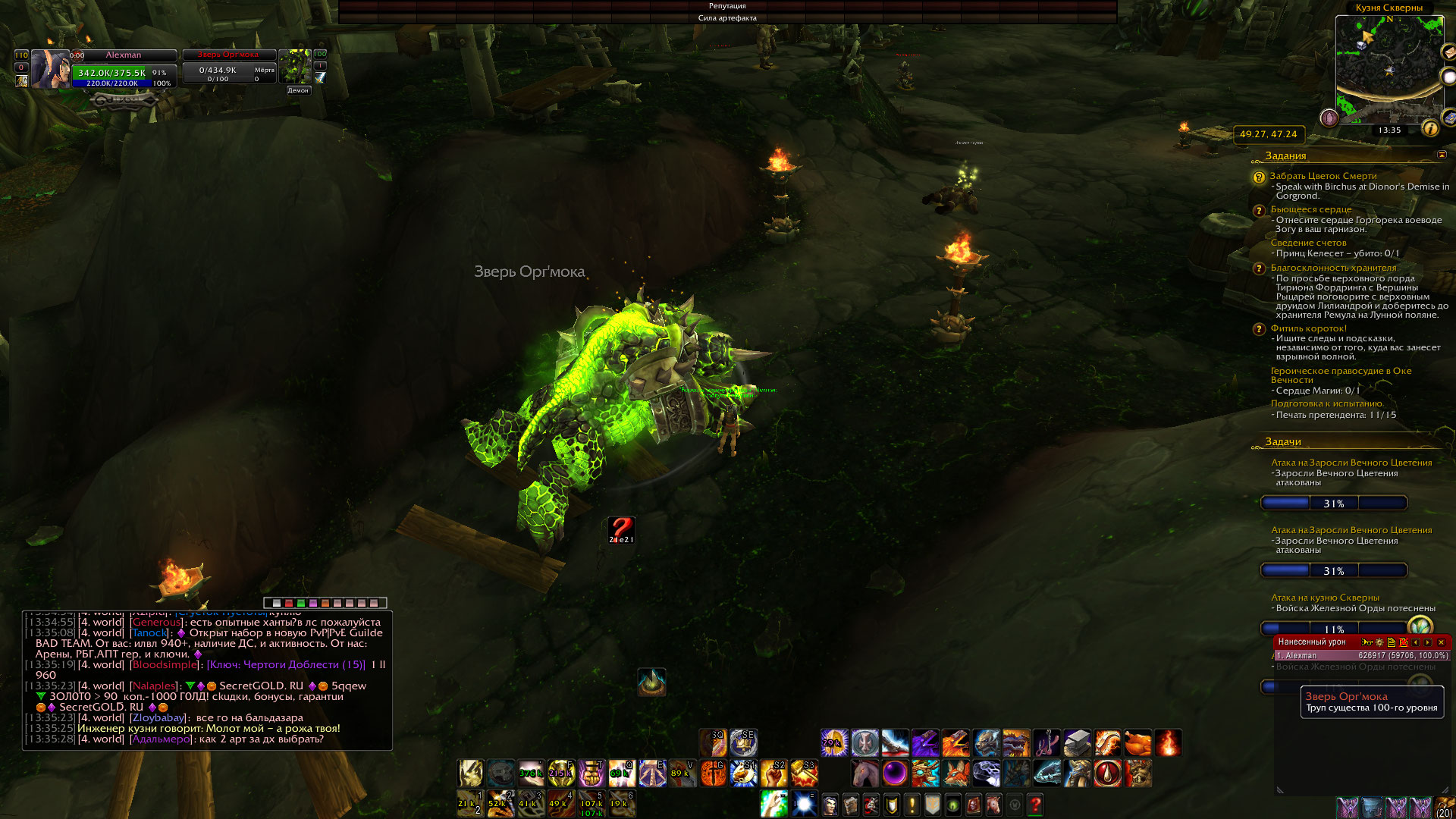1456x819 pixels.
Task: Open the red question mark help button
Action: tap(1035, 804)
